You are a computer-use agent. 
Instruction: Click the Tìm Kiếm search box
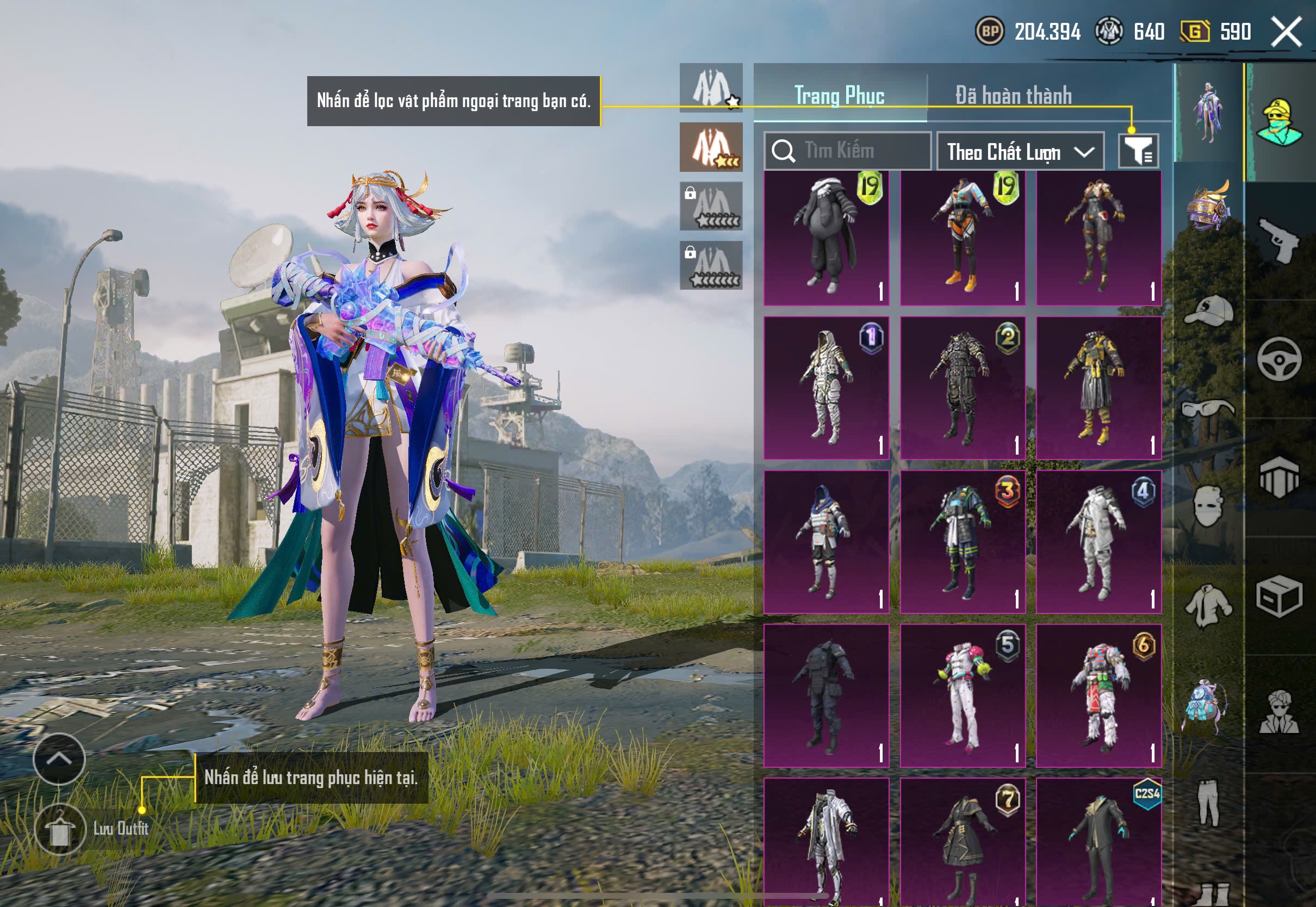tap(848, 151)
